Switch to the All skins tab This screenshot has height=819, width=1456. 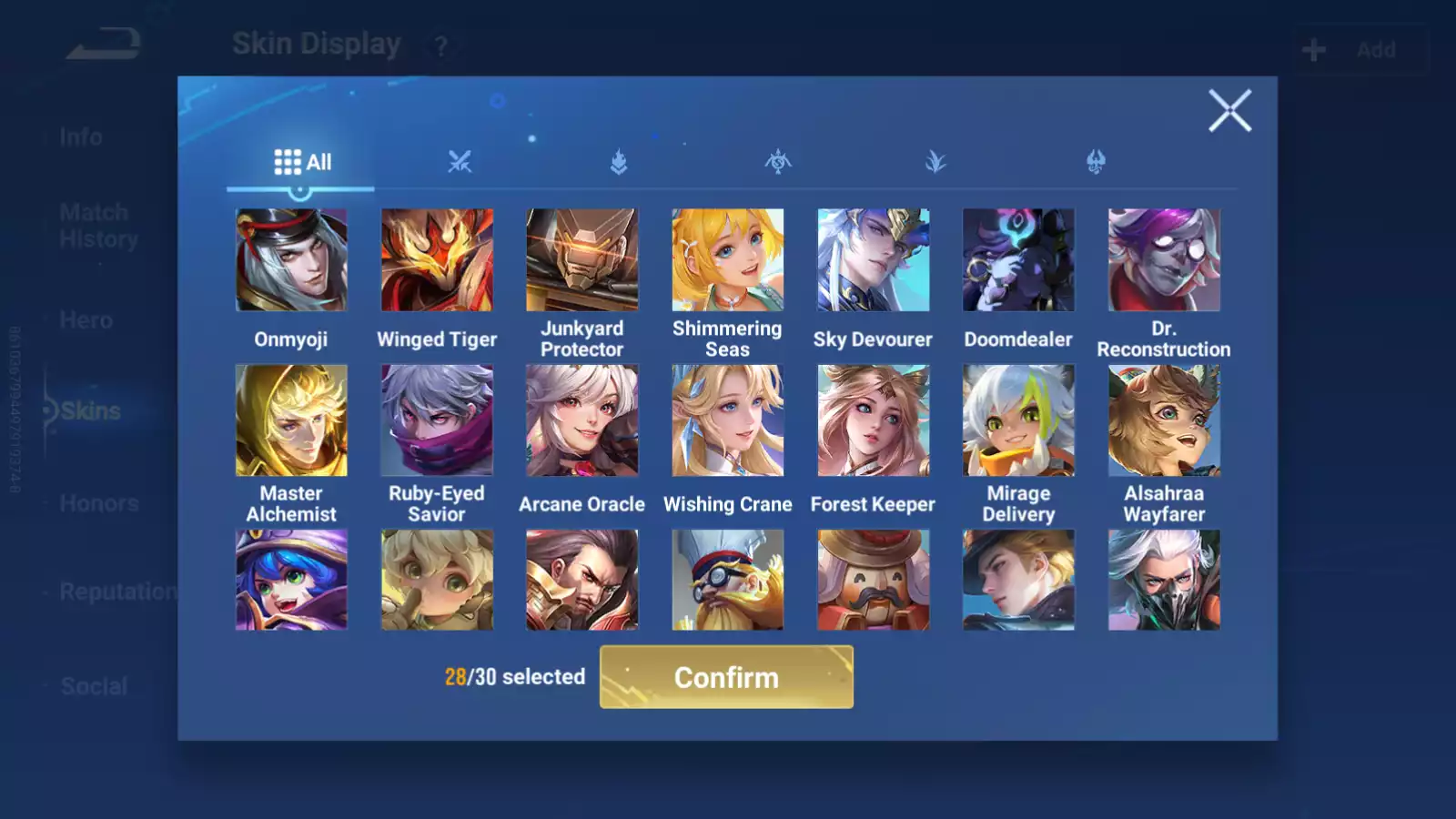tap(302, 162)
